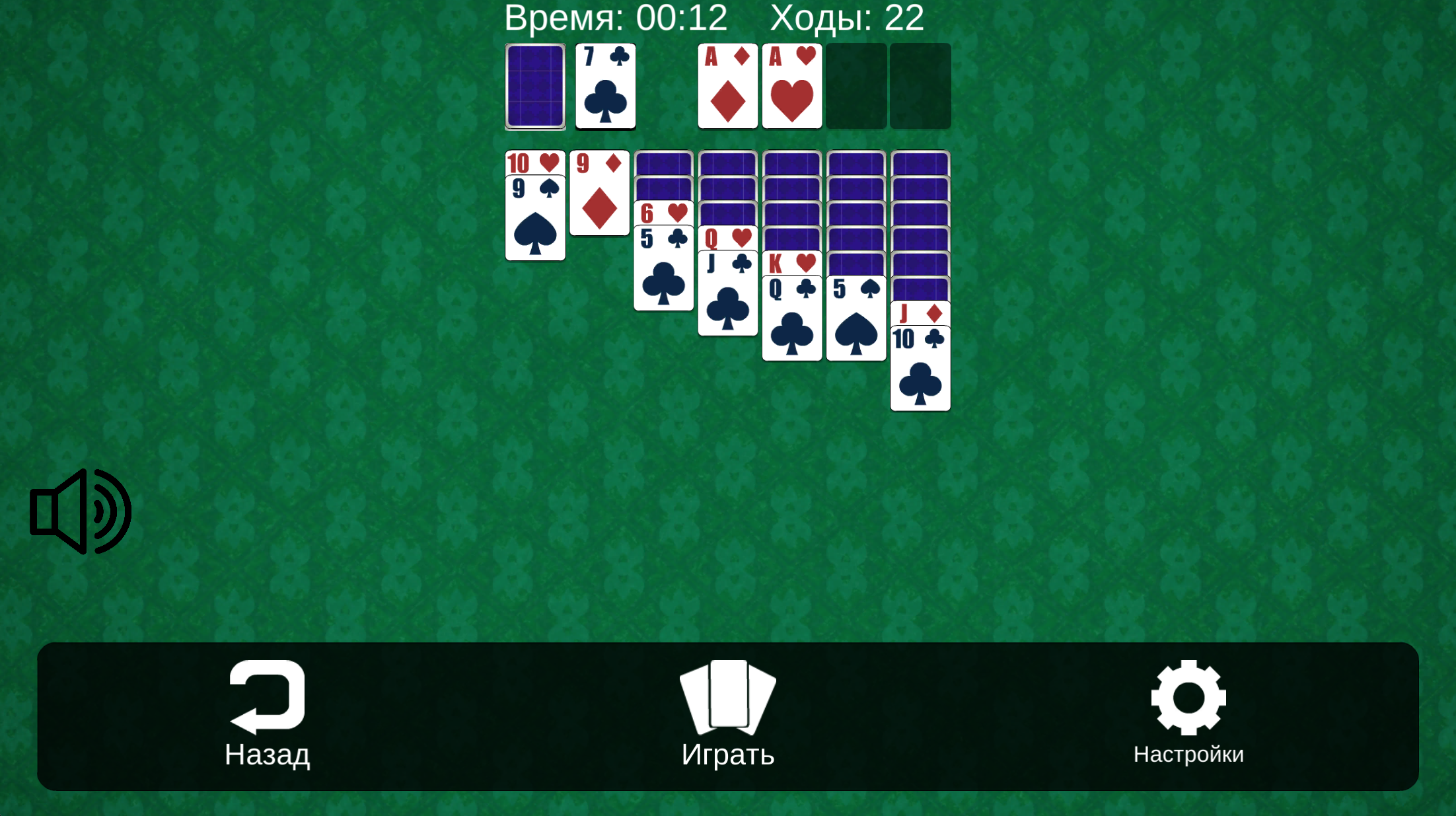The image size is (1456, 816).
Task: Select the empty foundation slot on far right
Action: [920, 86]
